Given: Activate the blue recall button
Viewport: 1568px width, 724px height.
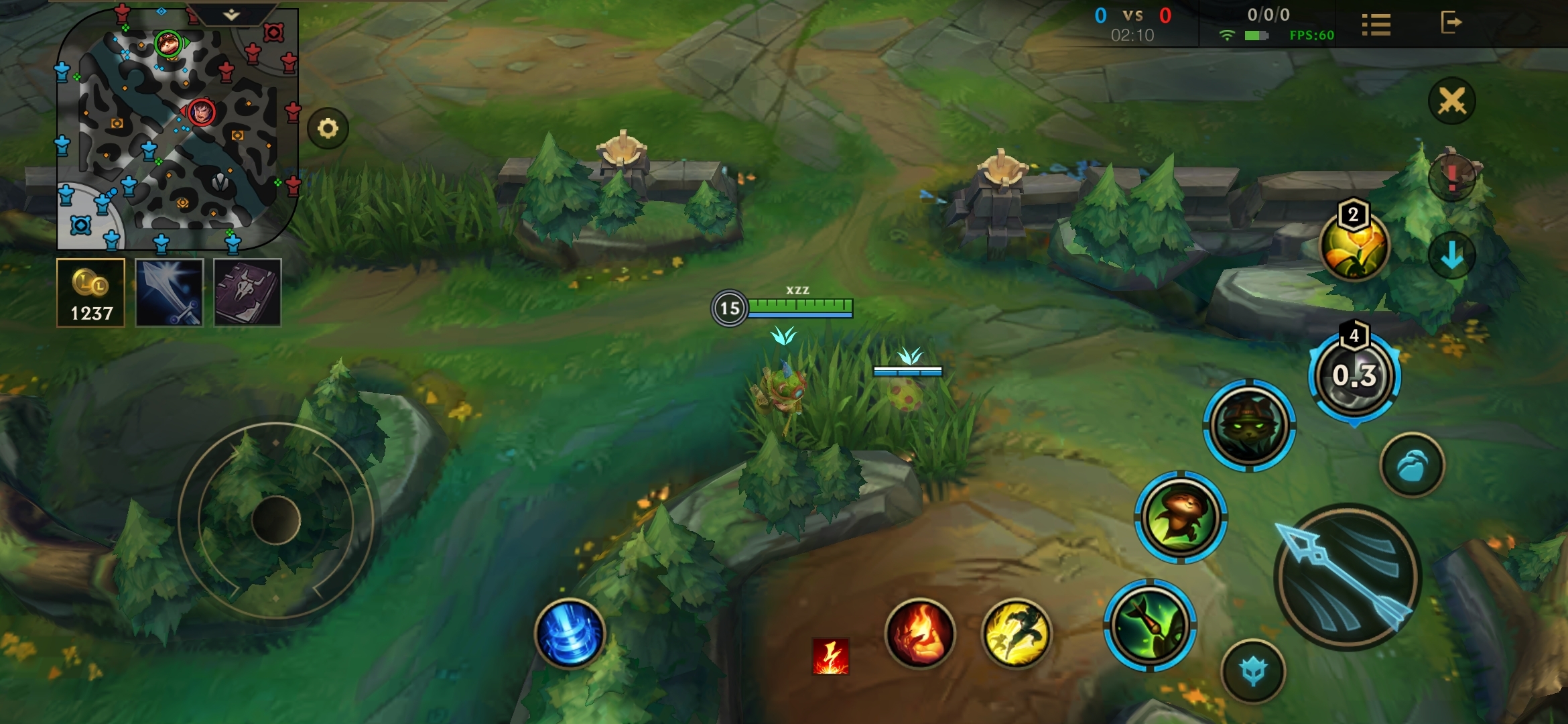Looking at the screenshot, I should pyautogui.click(x=570, y=633).
